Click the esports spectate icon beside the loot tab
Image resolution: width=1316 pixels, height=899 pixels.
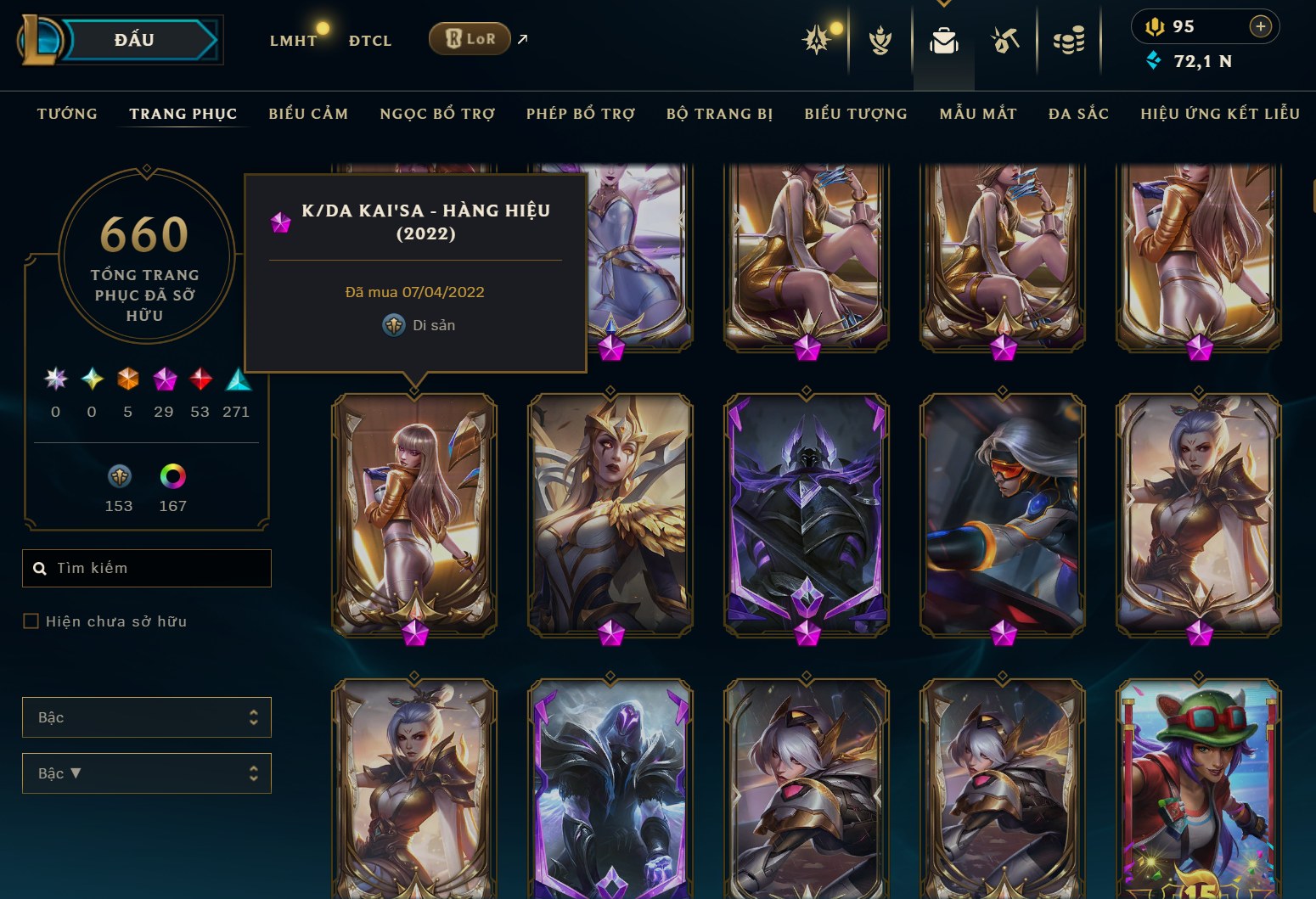pos(1004,38)
